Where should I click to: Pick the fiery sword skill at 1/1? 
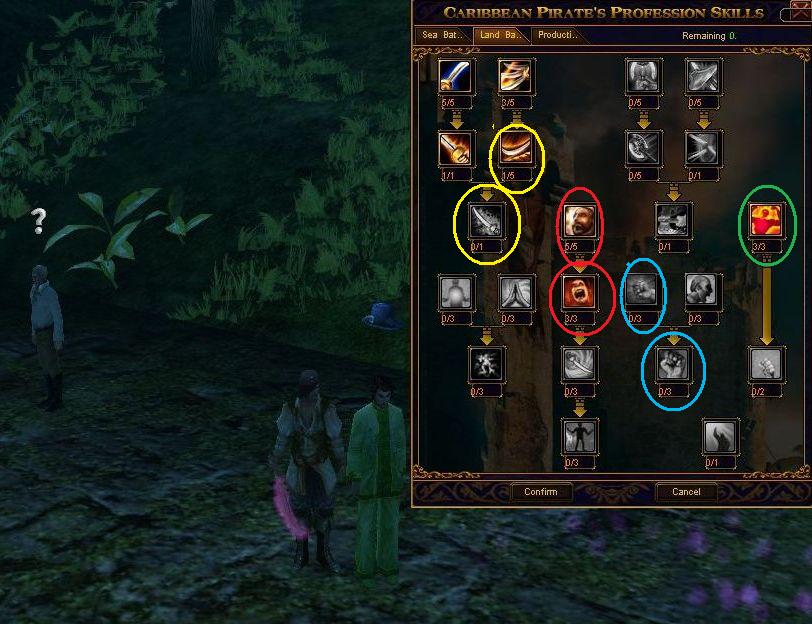(x=456, y=148)
